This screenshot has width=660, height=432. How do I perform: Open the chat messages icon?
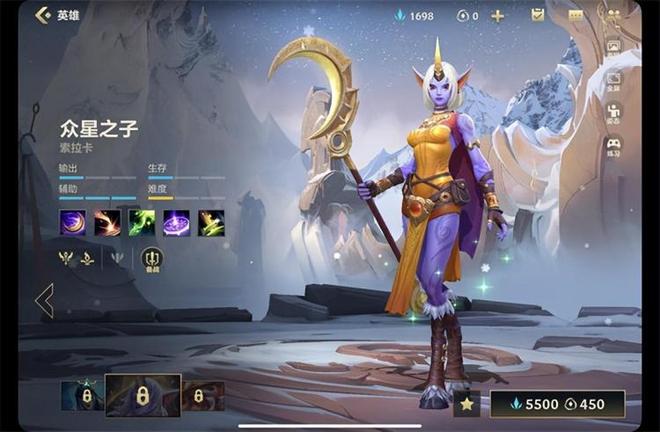point(575,15)
